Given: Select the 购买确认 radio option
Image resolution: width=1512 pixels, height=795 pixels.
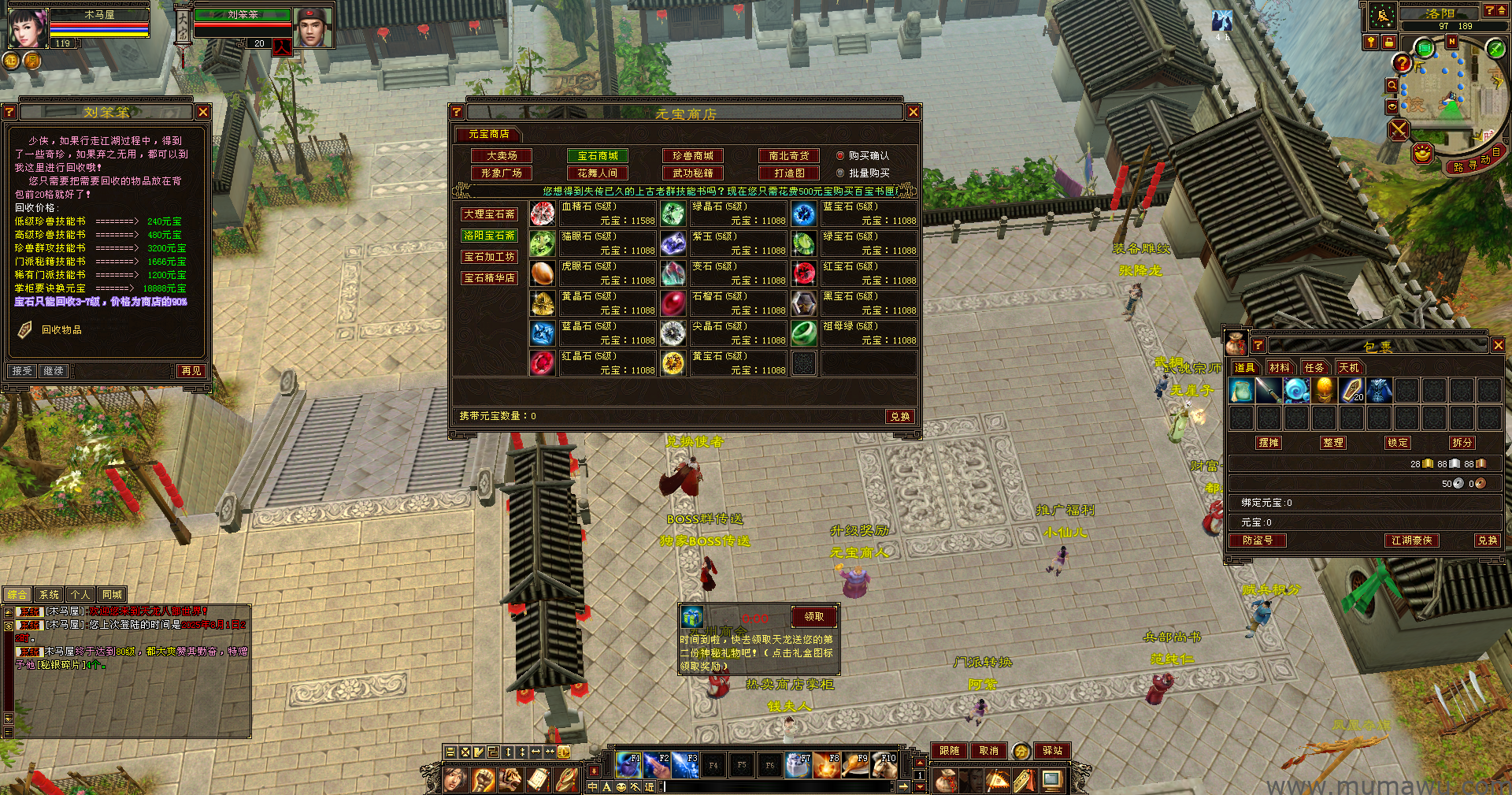Looking at the screenshot, I should [840, 156].
